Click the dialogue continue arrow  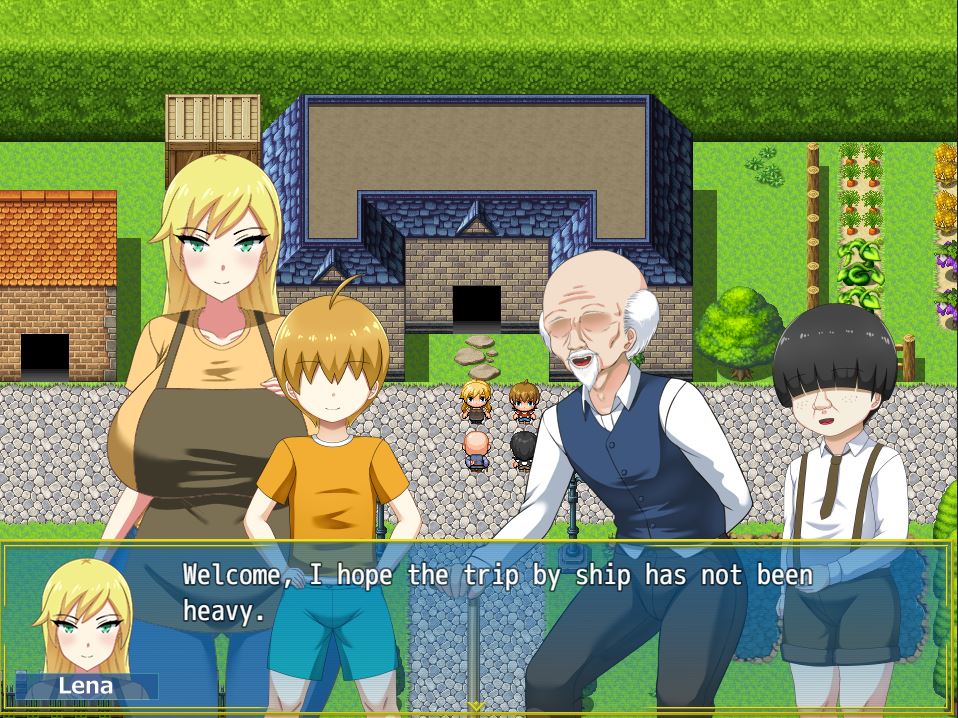pyautogui.click(x=477, y=707)
